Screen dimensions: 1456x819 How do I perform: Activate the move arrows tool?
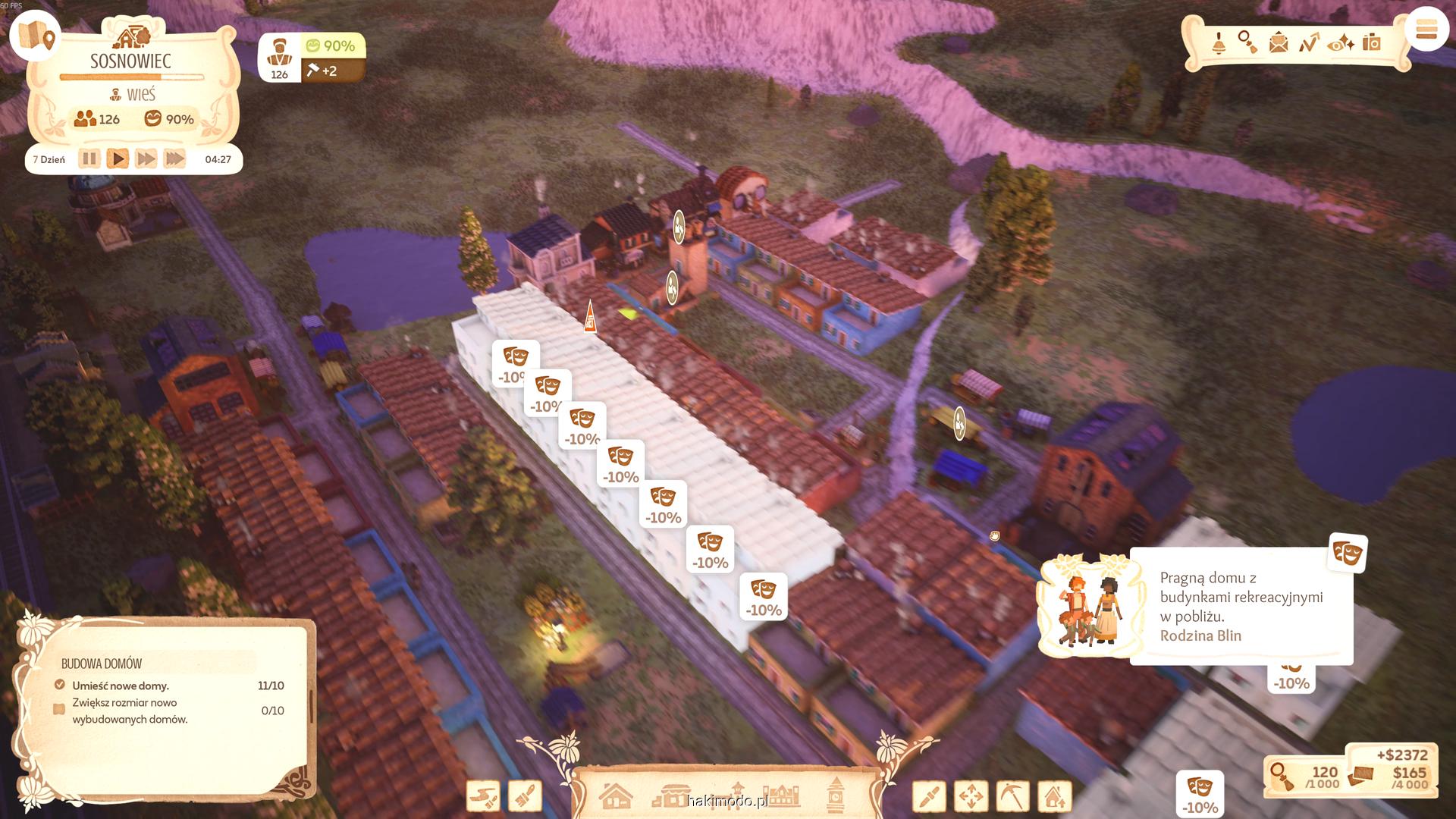tap(971, 796)
